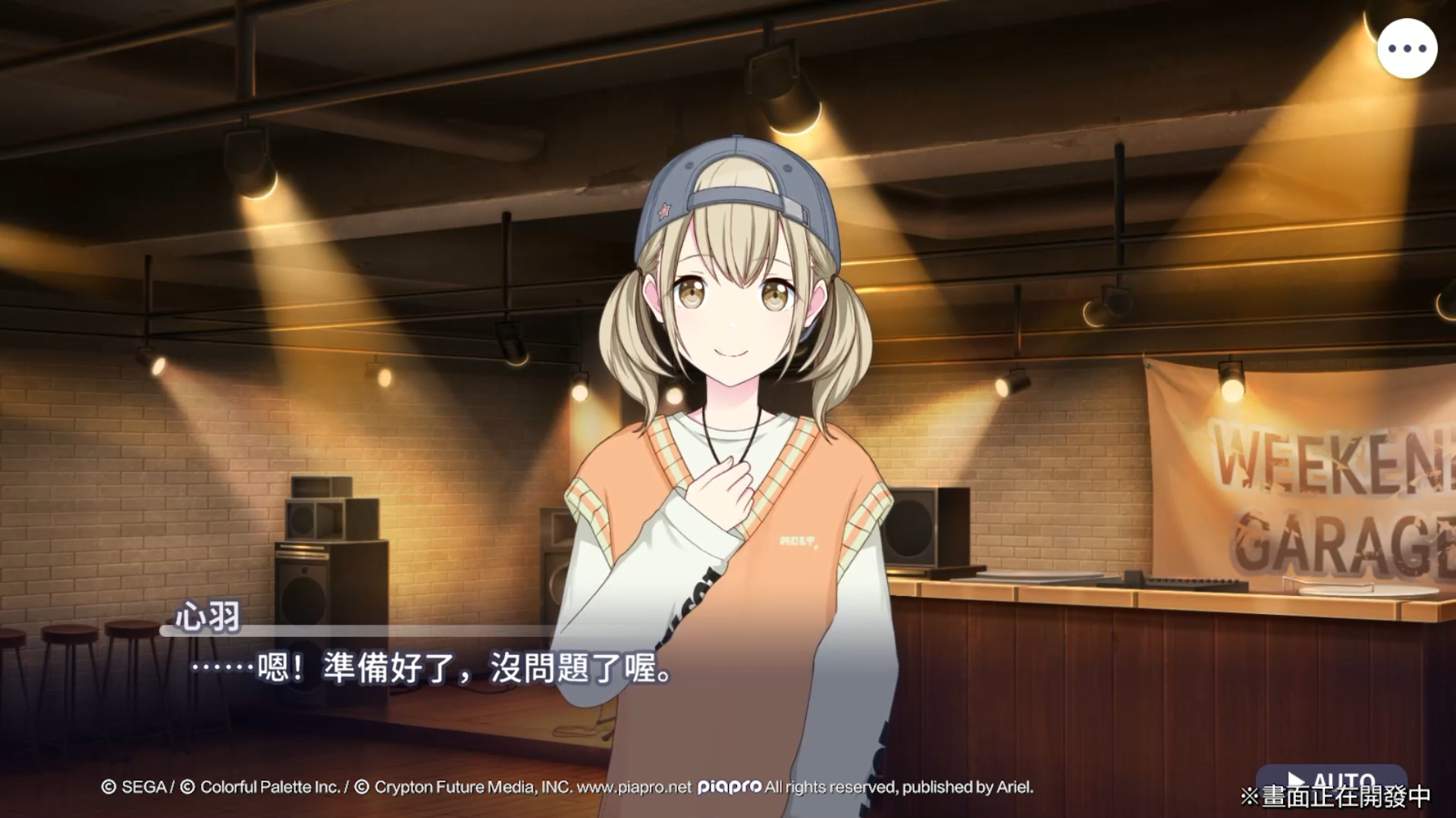This screenshot has height=818, width=1456.
Task: Open the three-dot story menu
Action: point(1407,49)
